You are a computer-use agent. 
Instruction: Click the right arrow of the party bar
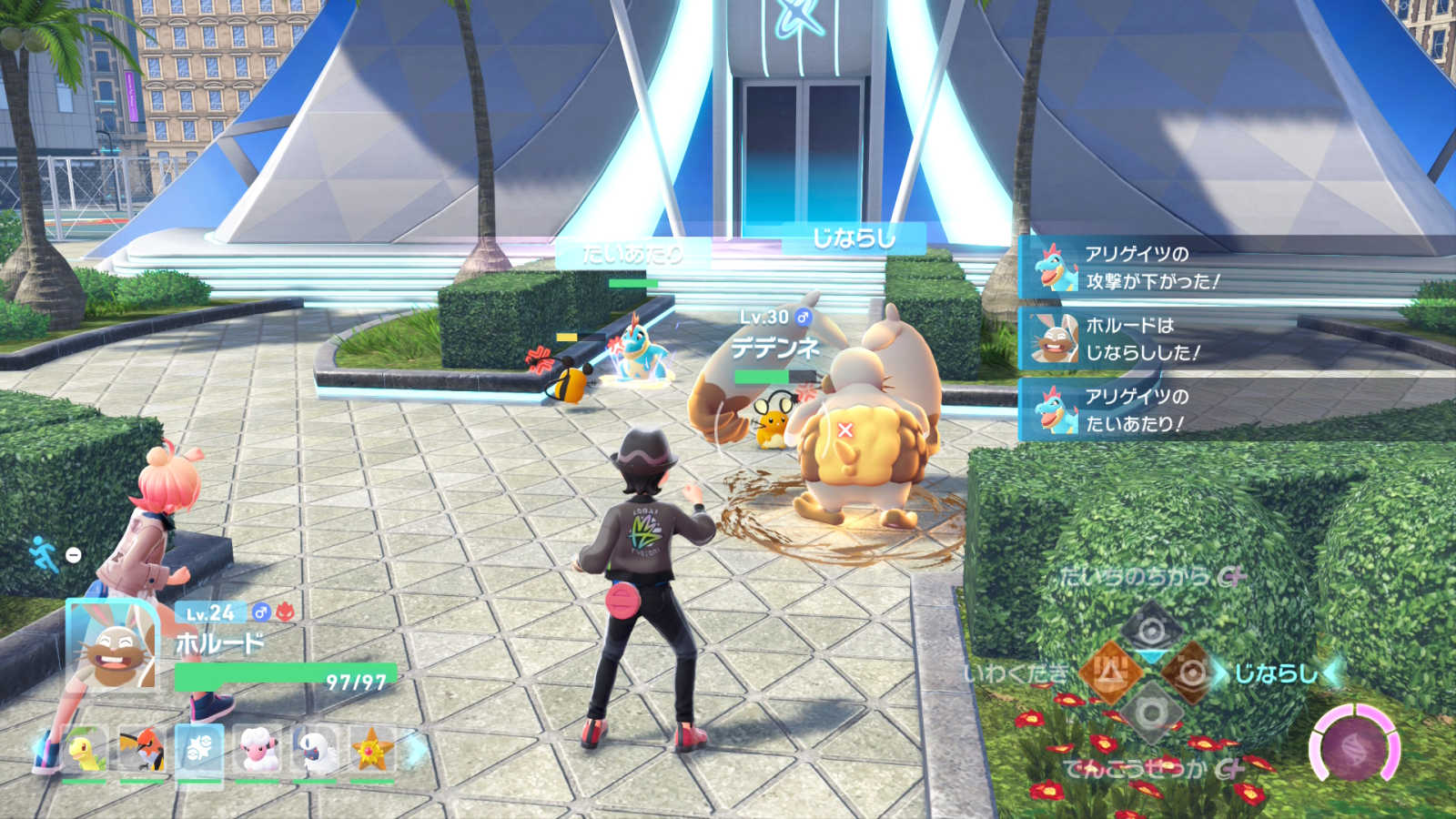415,750
